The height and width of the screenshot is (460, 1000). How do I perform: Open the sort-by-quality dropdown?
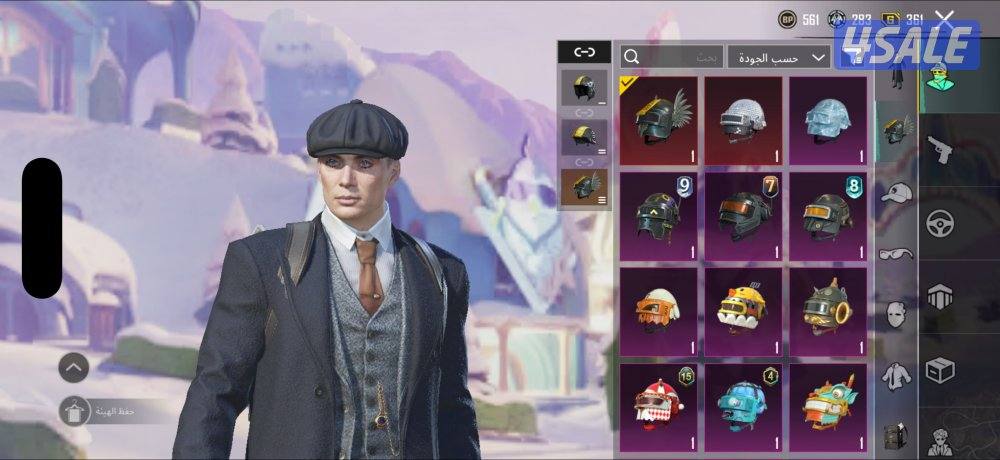(x=779, y=58)
